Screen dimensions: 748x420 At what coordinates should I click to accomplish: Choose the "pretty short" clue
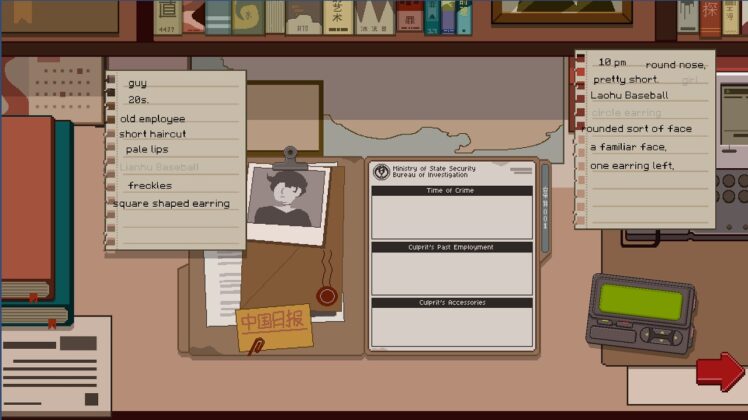[x=625, y=80]
